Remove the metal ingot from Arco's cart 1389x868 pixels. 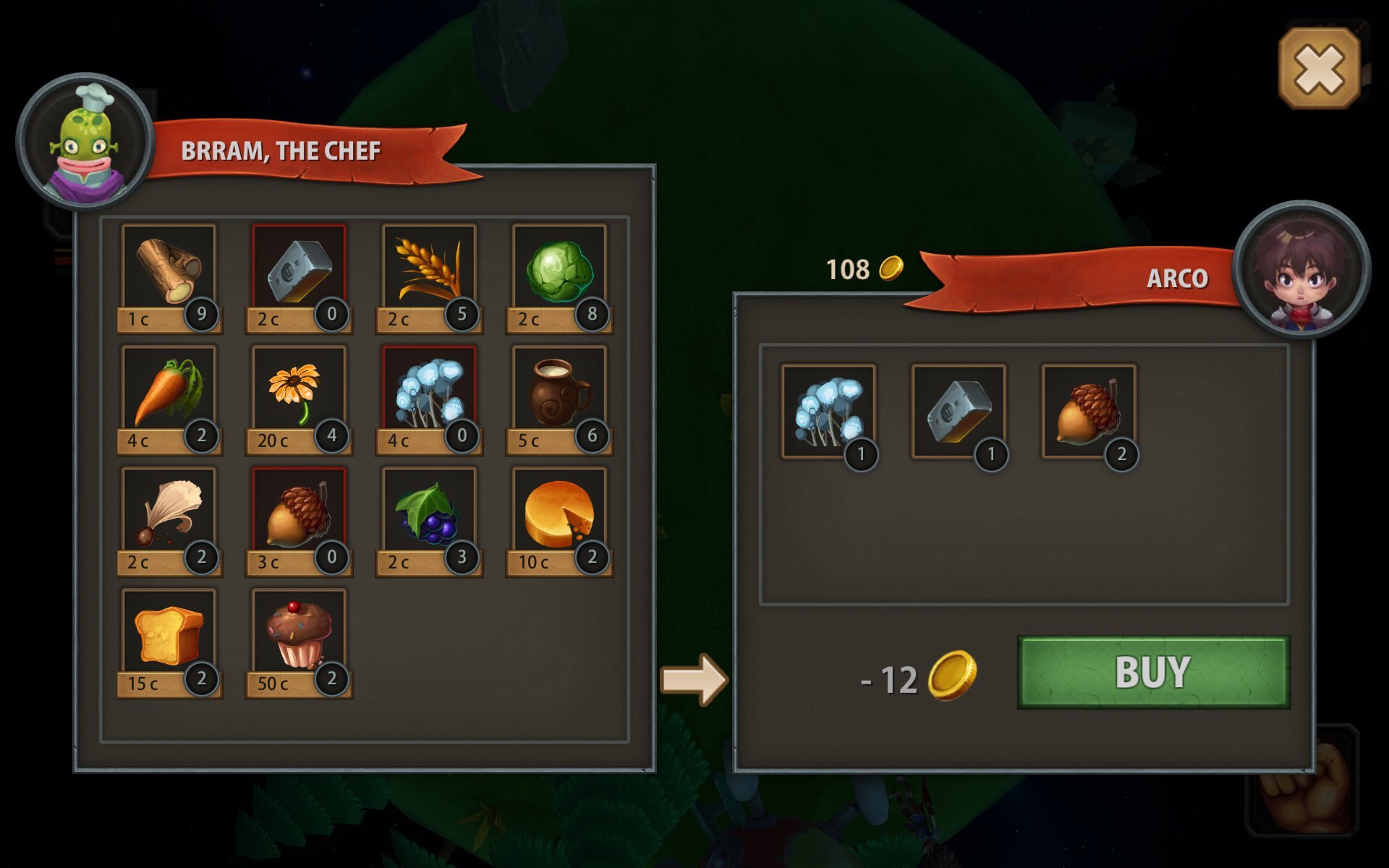959,412
